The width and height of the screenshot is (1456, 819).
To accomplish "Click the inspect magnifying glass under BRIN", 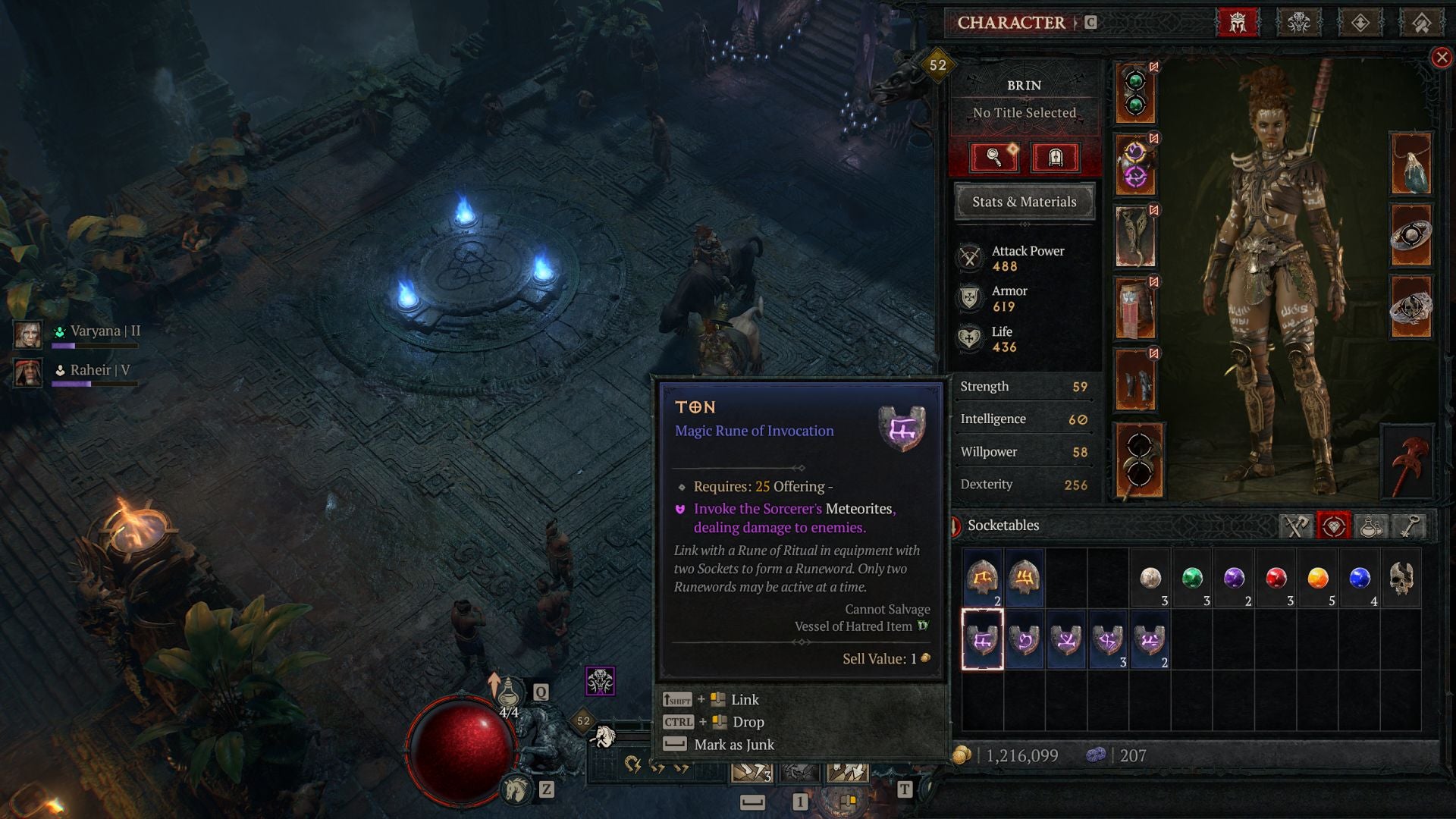I will pos(996,158).
